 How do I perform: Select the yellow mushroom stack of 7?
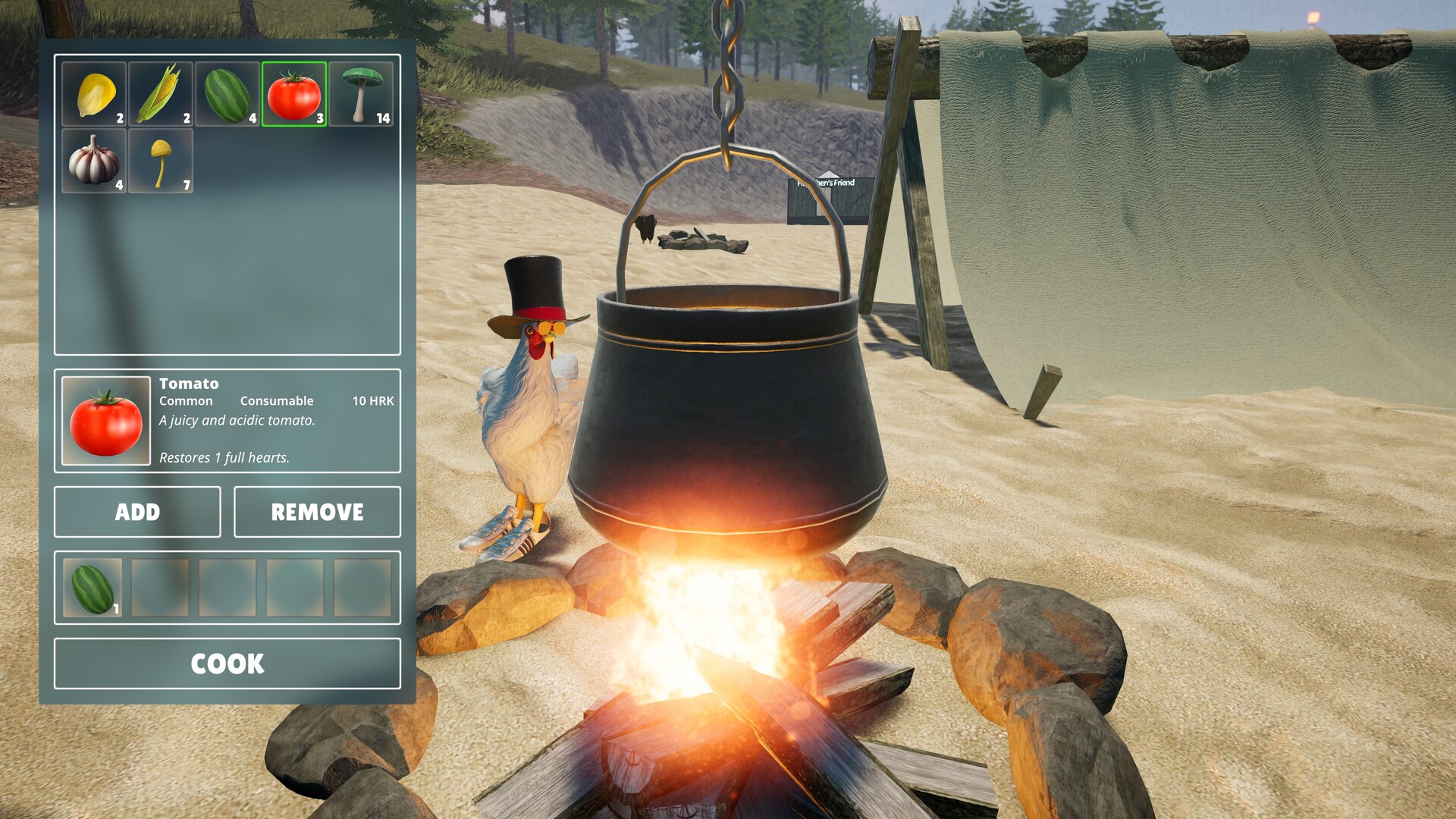[x=160, y=162]
